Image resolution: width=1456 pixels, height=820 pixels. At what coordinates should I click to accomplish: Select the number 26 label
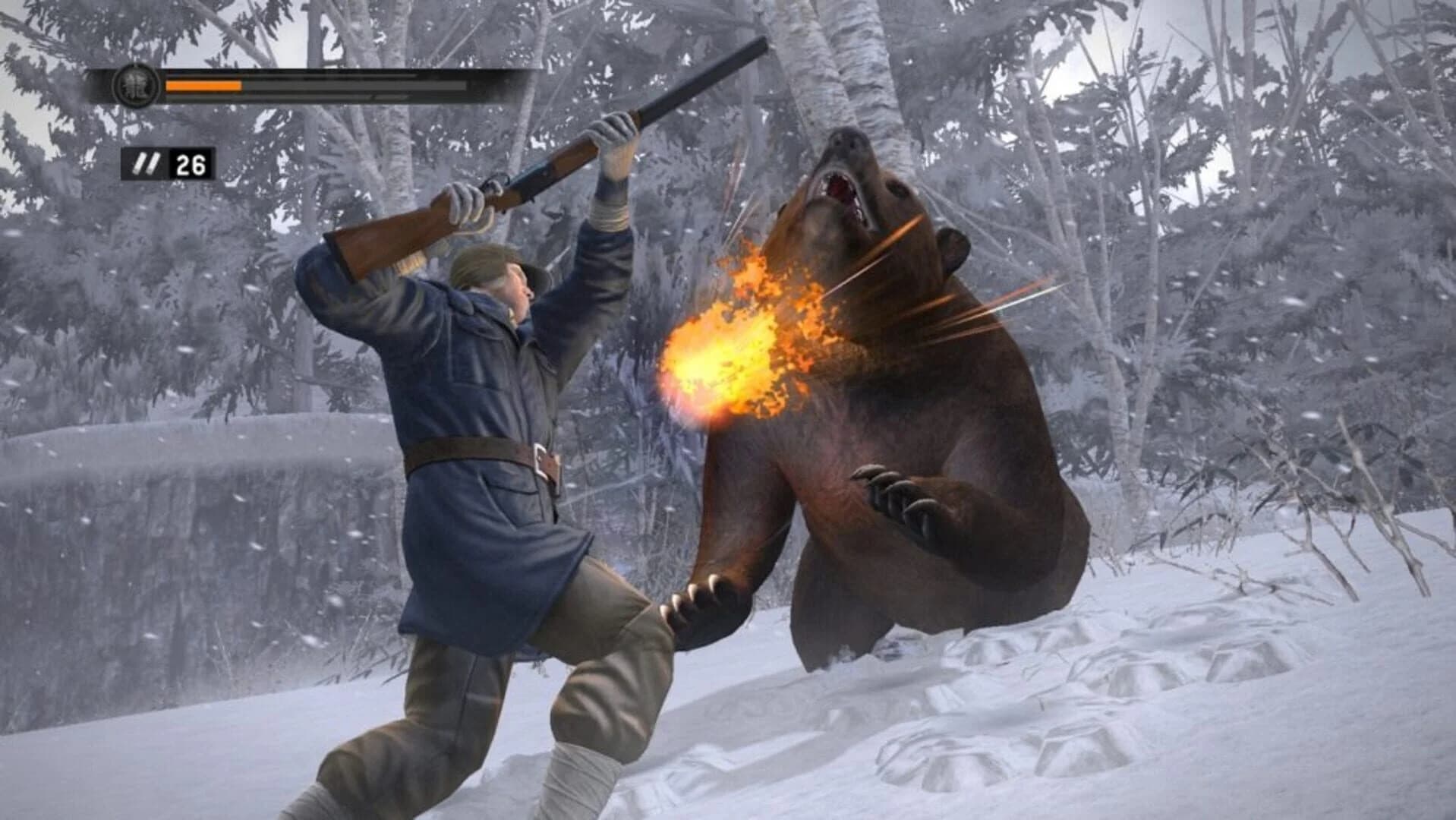coord(190,163)
